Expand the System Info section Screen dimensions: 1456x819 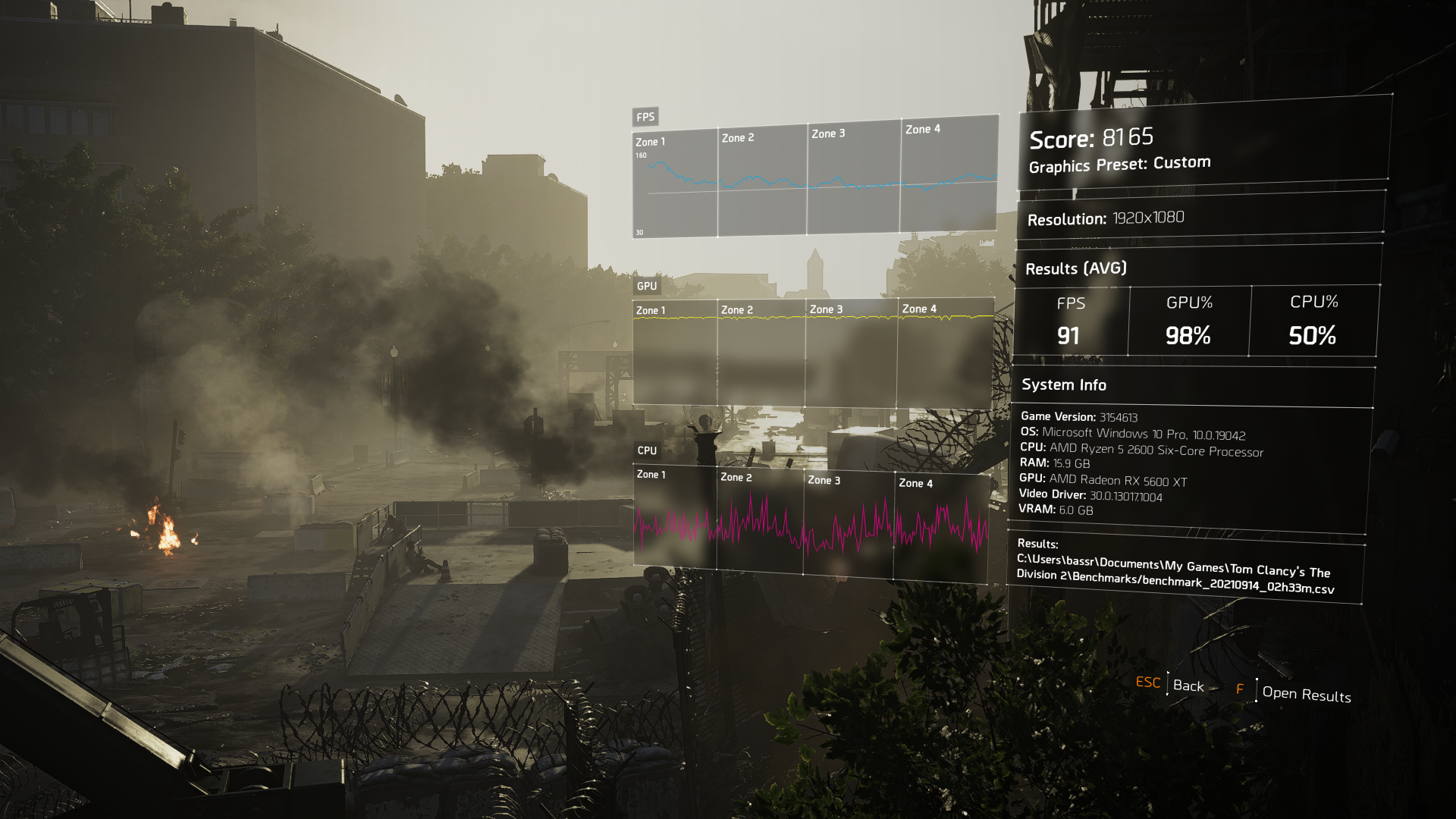[x=1065, y=384]
